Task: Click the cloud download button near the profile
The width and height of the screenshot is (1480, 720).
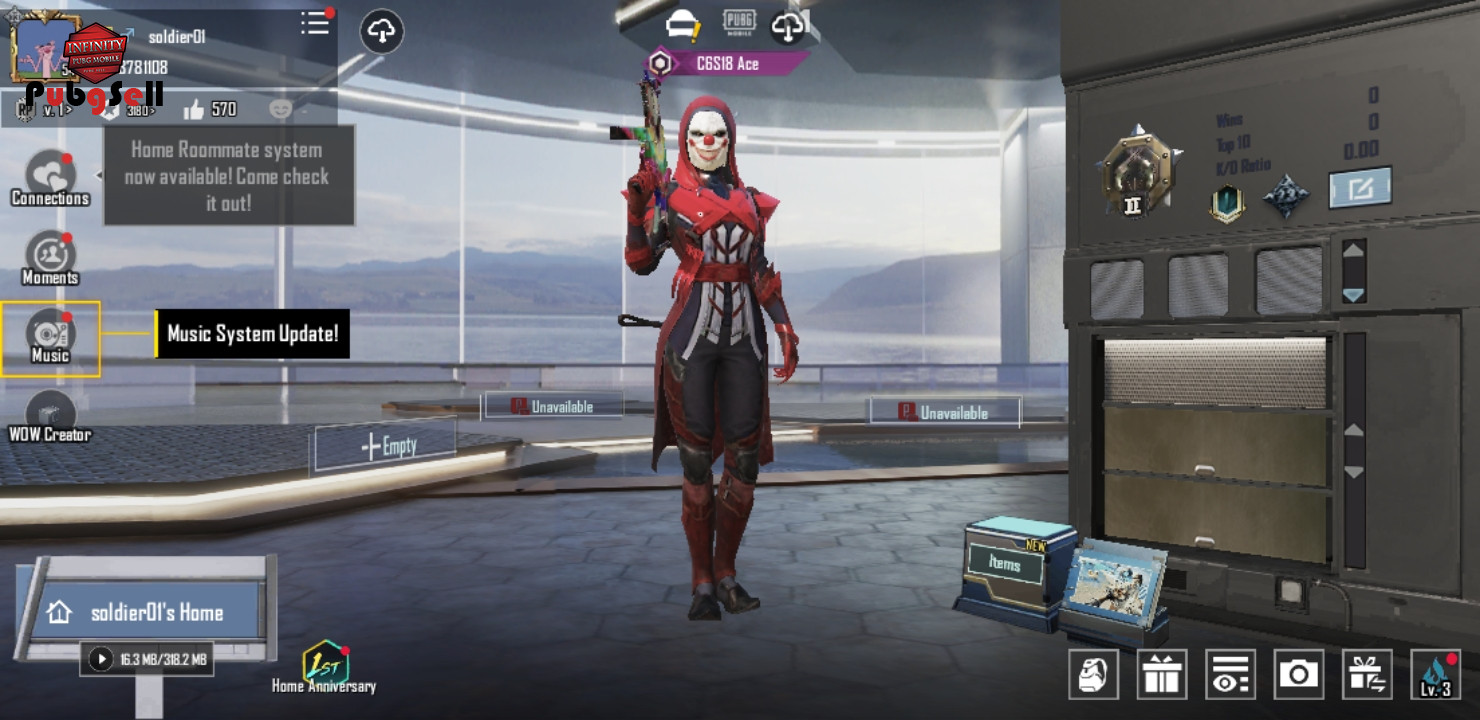Action: (381, 32)
